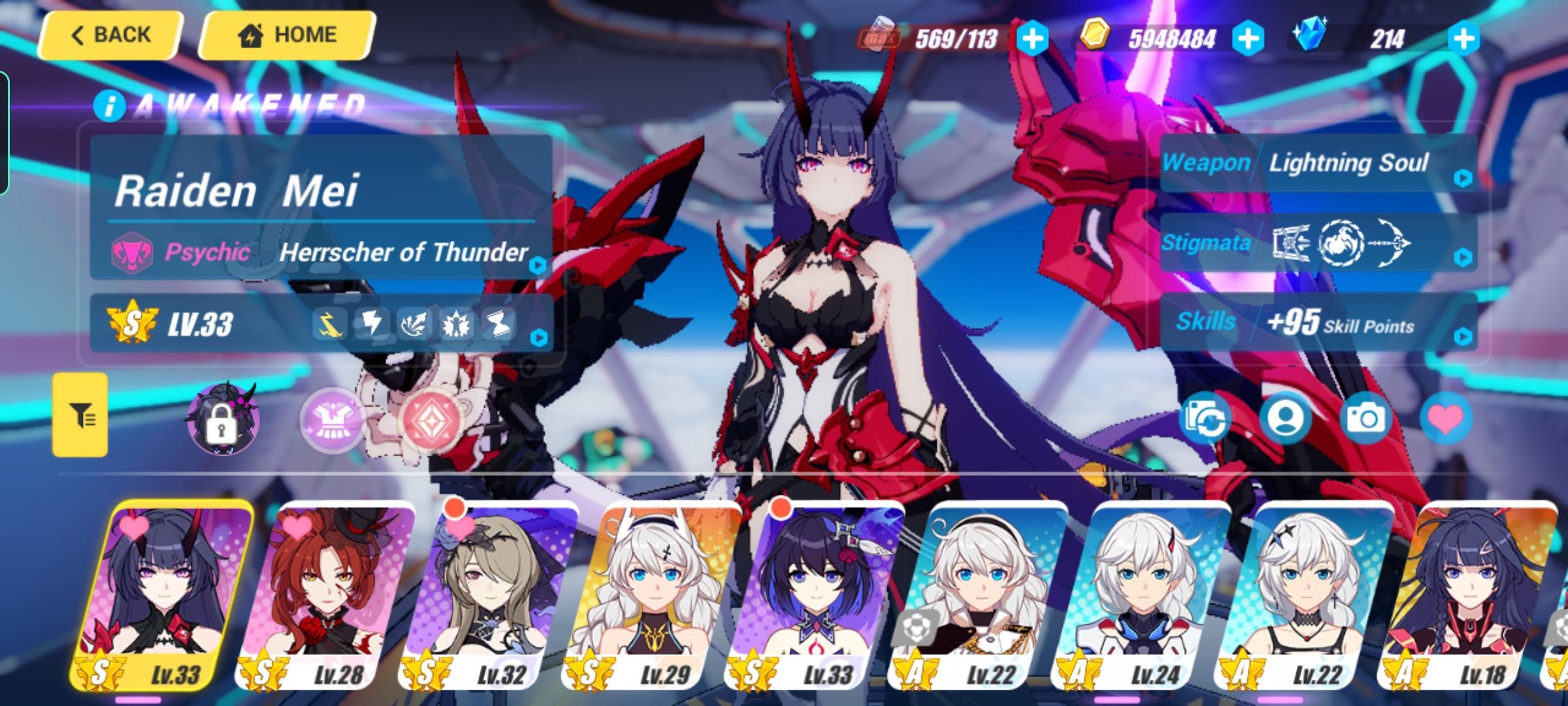Screen dimensions: 1568x706
Task: Toggle the pink heart favorite button
Action: (x=1446, y=419)
